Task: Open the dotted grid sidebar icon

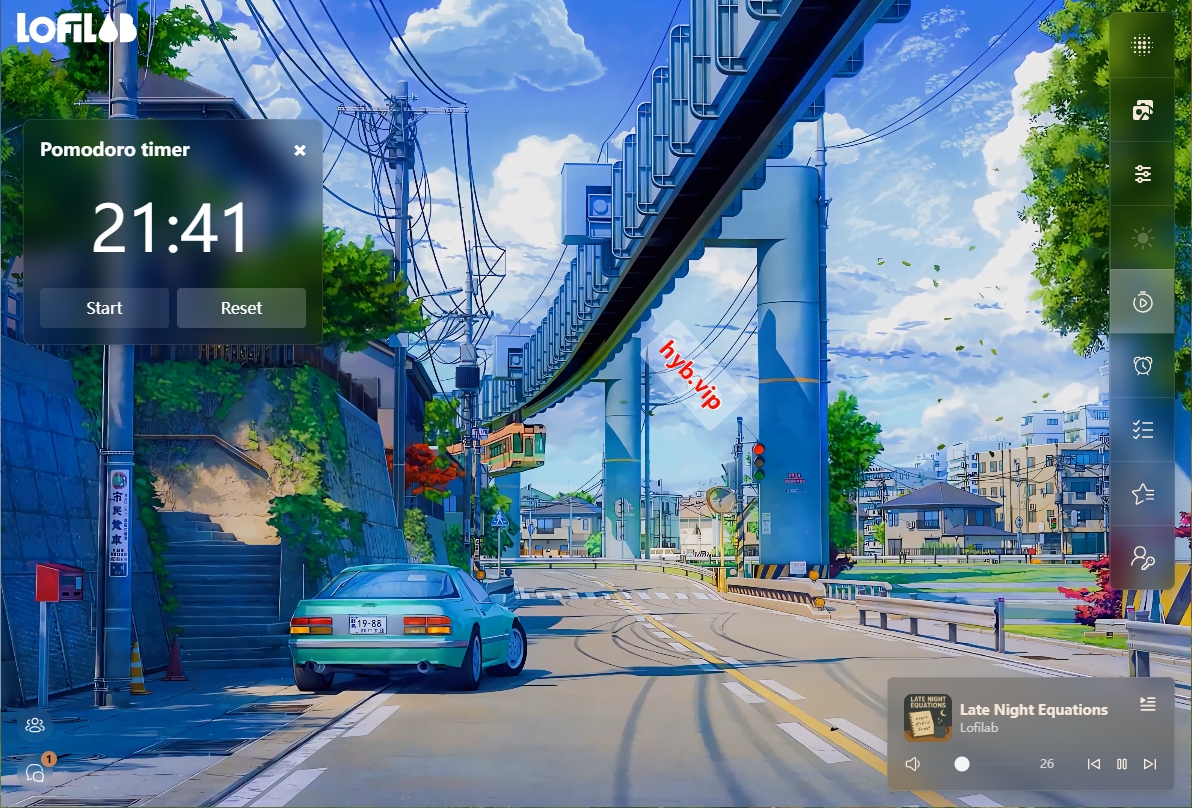Action: click(x=1142, y=46)
